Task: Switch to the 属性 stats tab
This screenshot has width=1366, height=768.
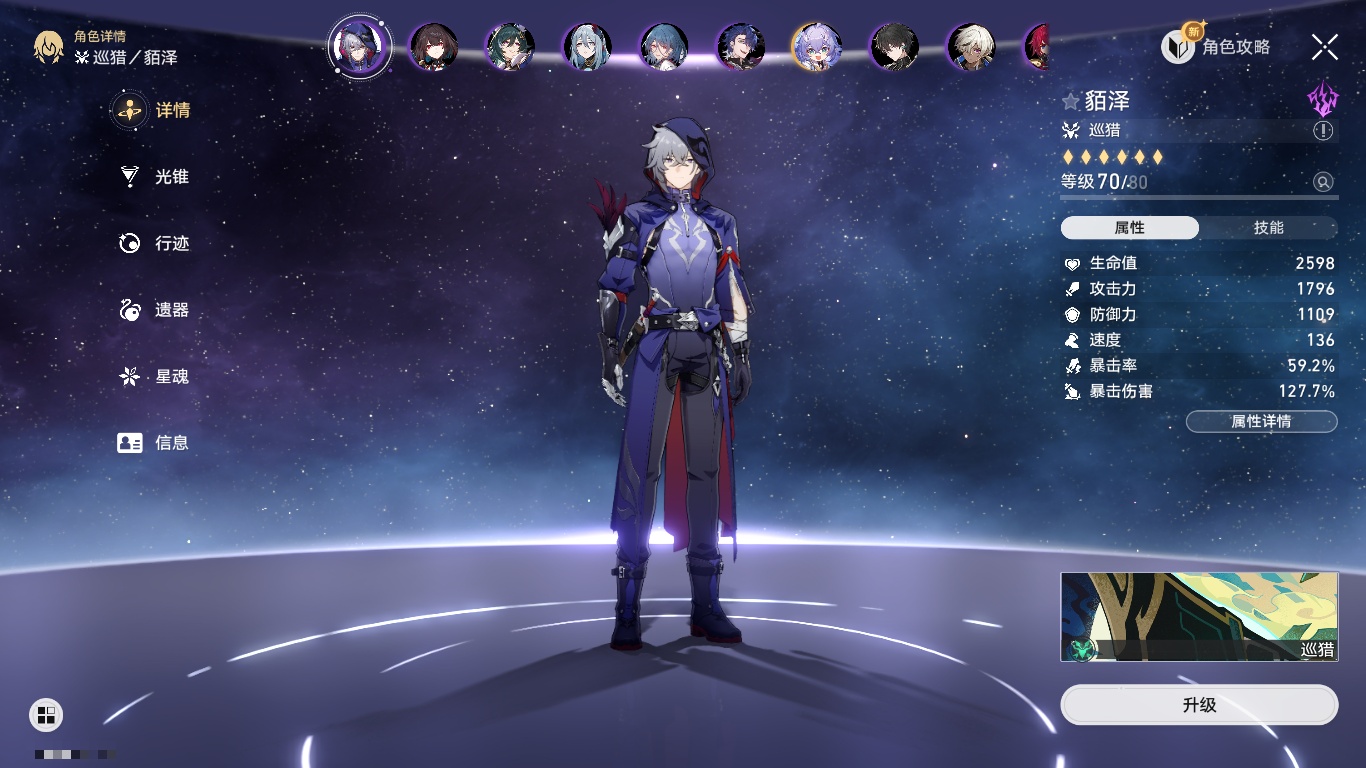Action: coord(1130,228)
